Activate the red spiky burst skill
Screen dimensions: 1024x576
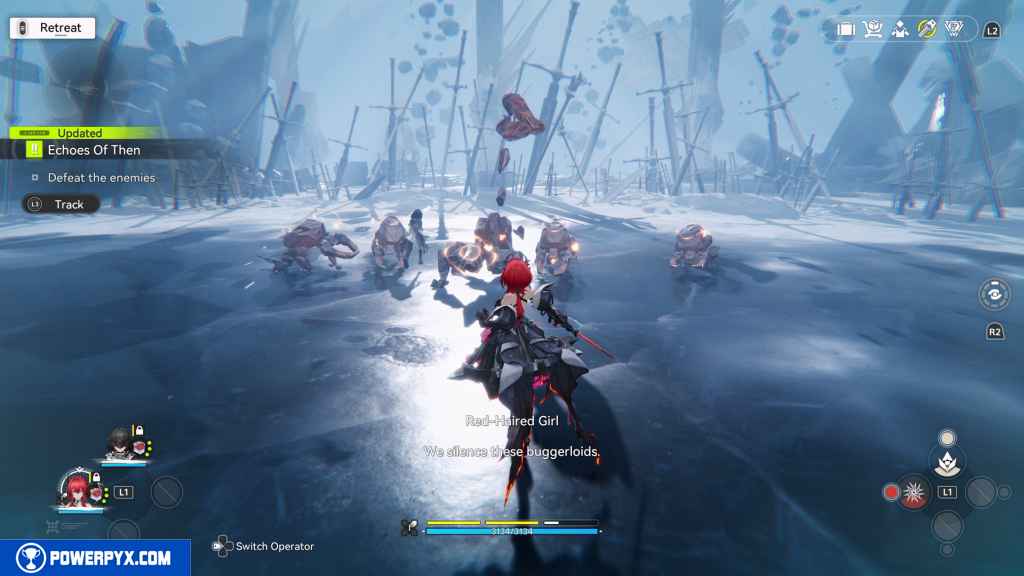click(914, 492)
